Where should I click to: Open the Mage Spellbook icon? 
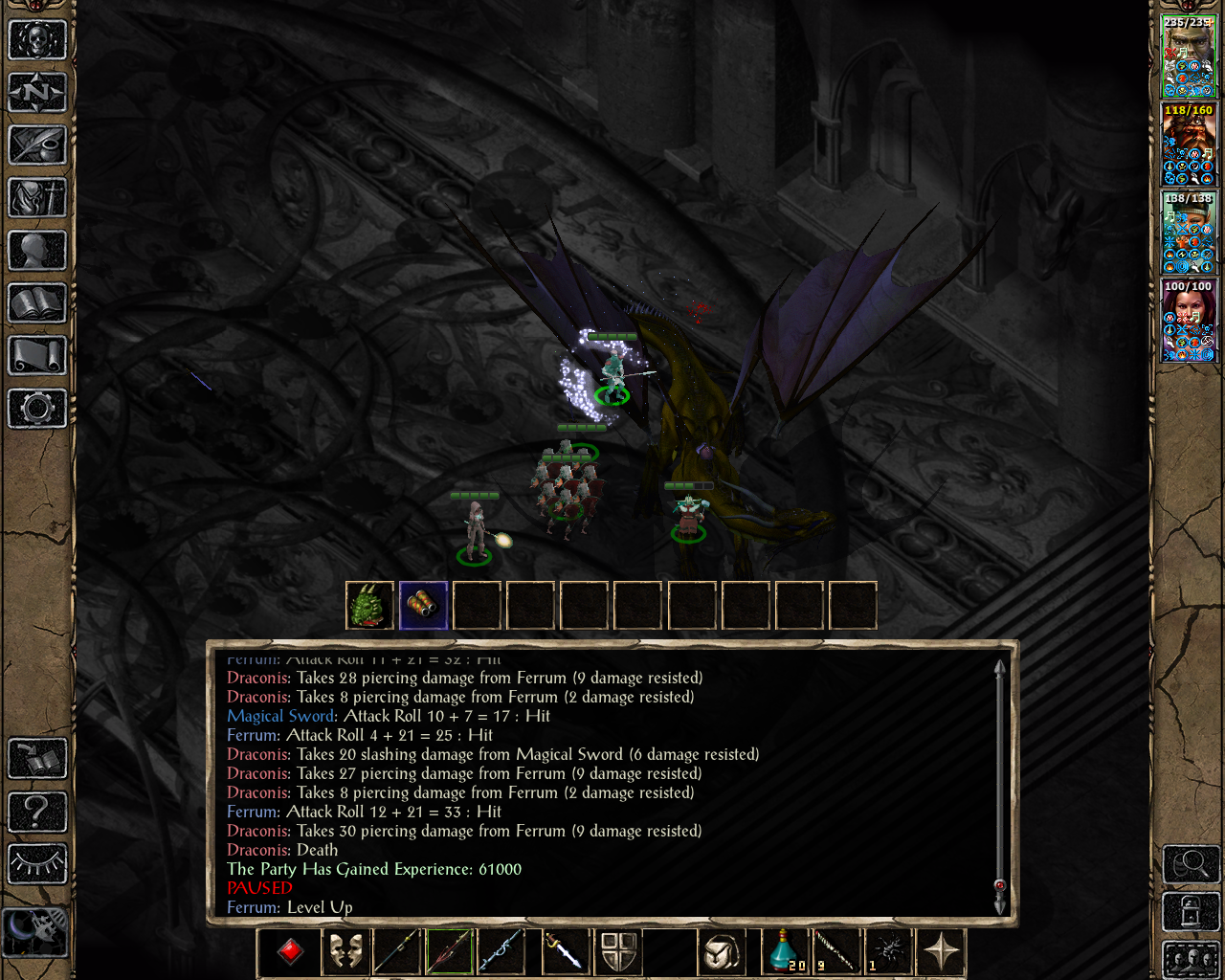[36, 304]
